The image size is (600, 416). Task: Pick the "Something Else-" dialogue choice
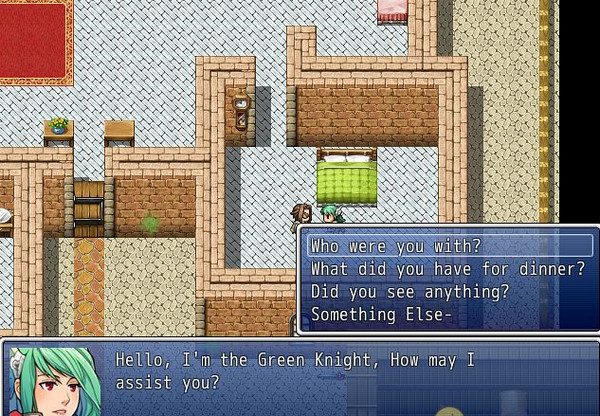tap(382, 315)
